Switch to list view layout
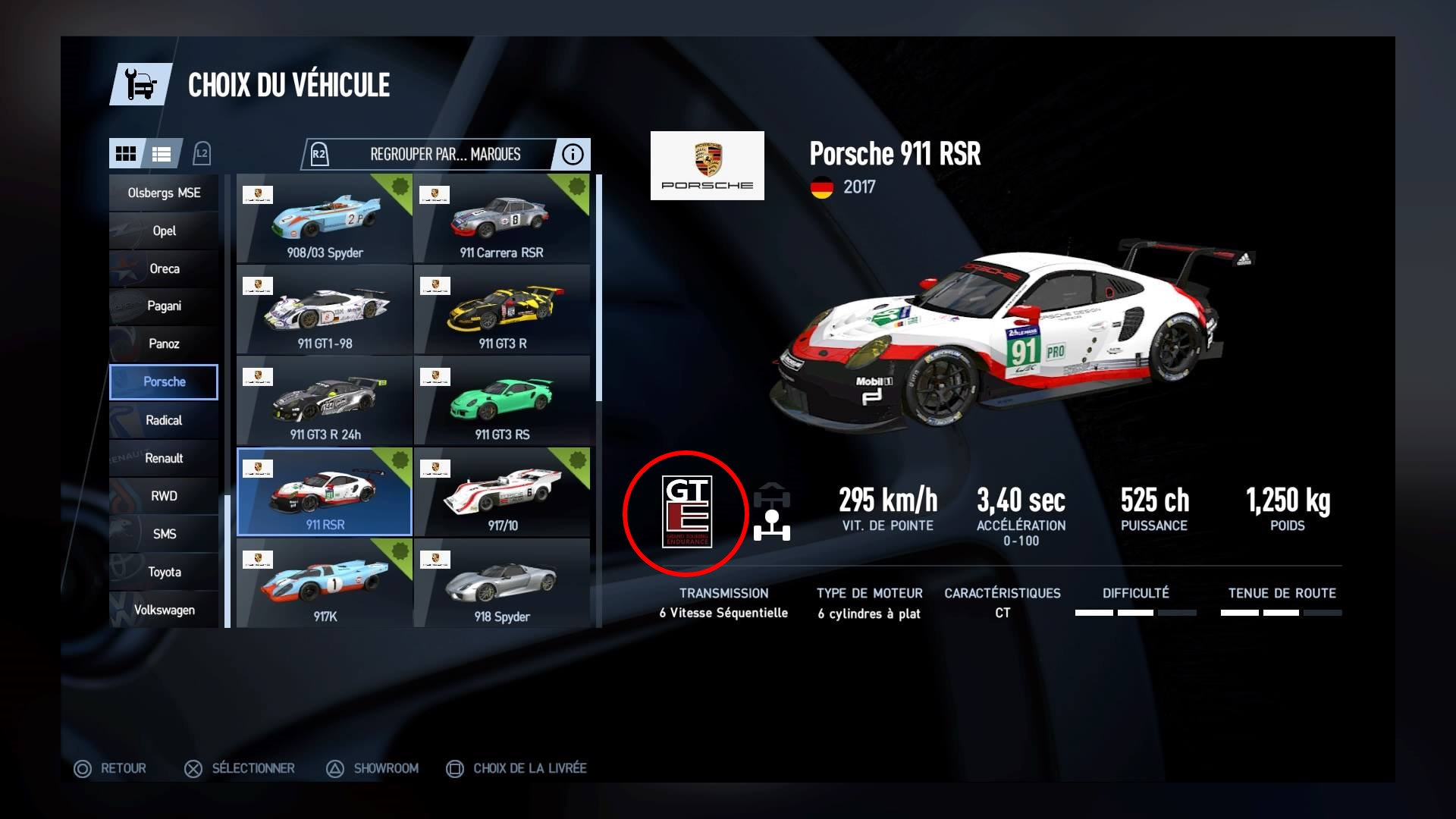Screen dimensions: 1456x819 (x=162, y=154)
